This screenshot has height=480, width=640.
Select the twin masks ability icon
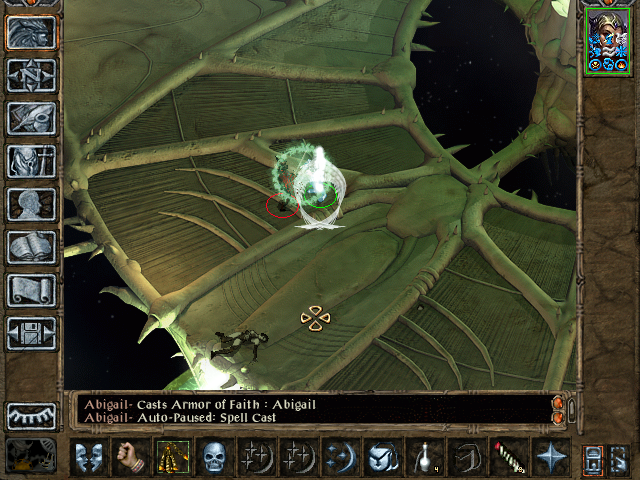coord(89,457)
